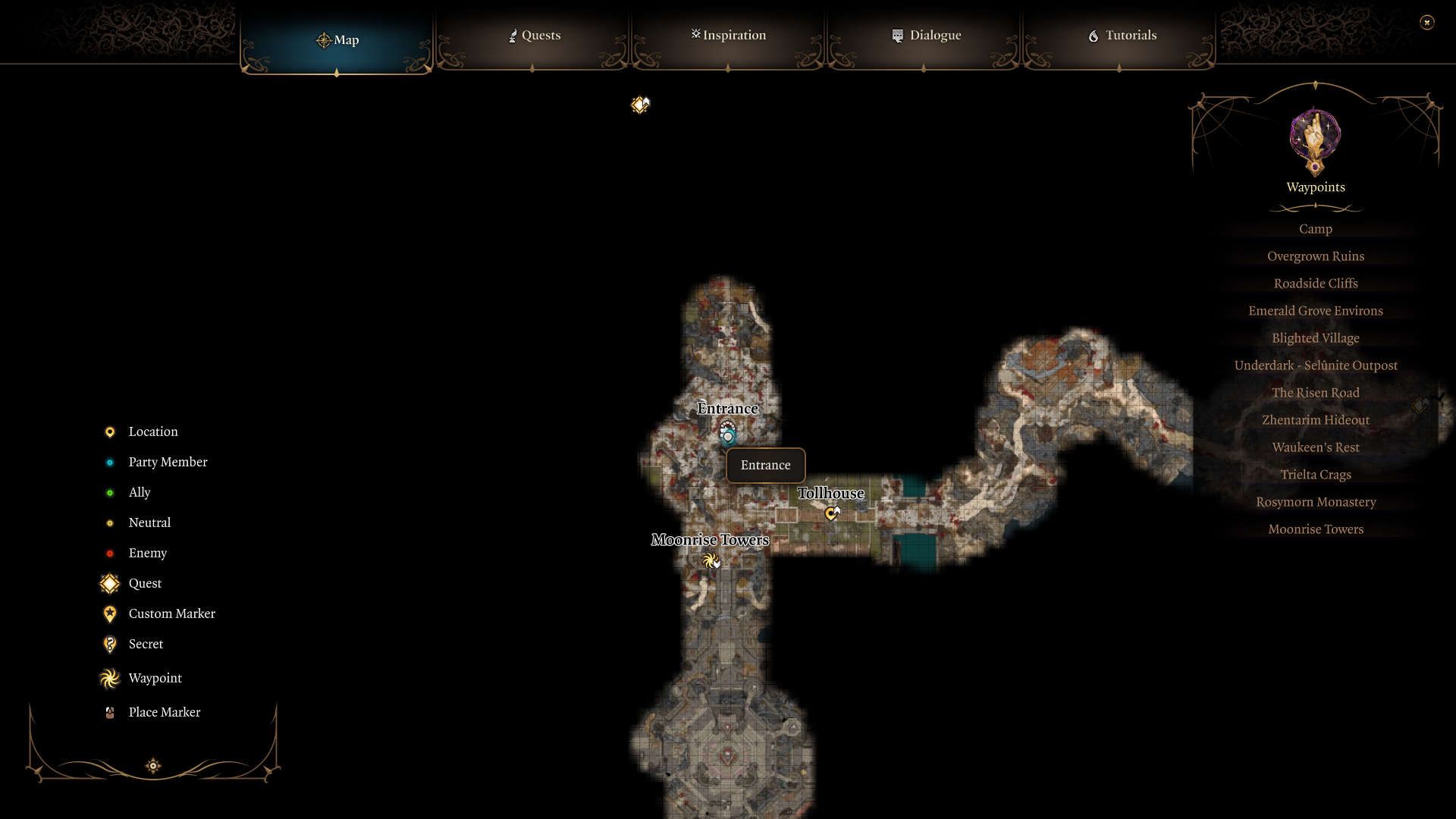Screen dimensions: 1456x819
Task: Select the Waypoint swirl icon in the legend
Action: 109,678
